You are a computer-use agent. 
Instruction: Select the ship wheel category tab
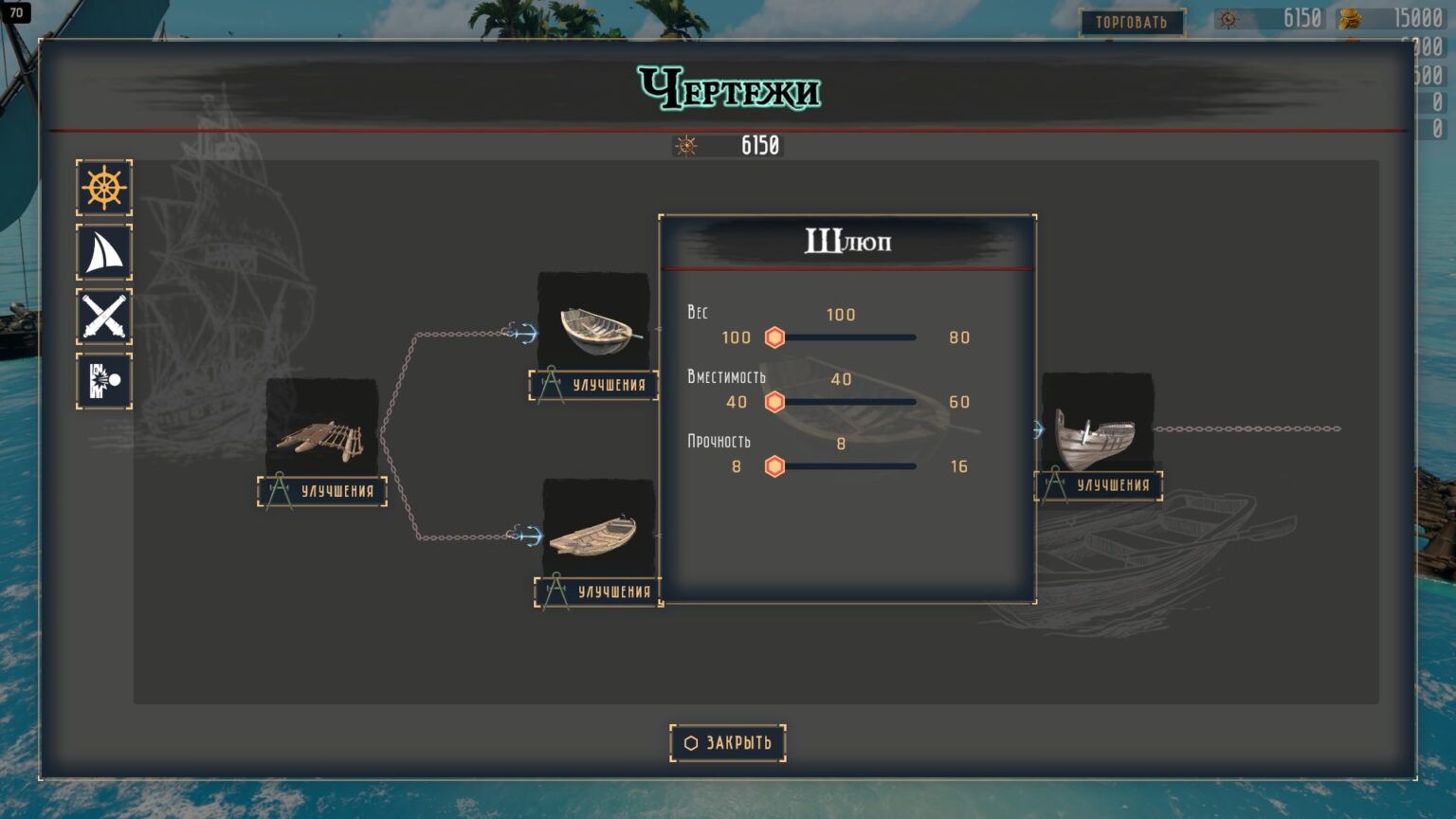[x=104, y=188]
